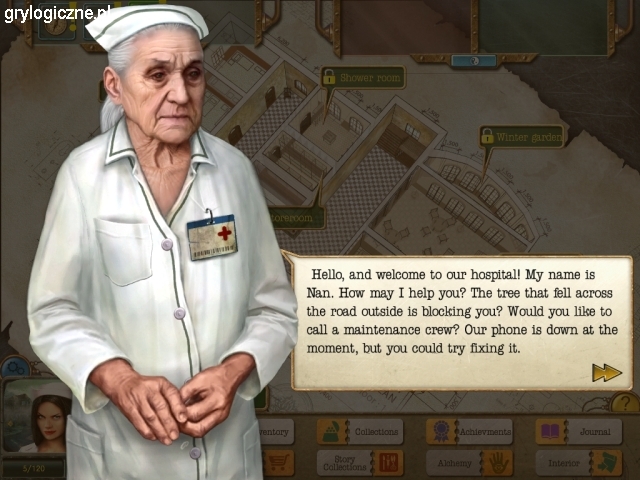Screen dimensions: 640x480
Task: Open the Collections menu
Action: (x=360, y=432)
